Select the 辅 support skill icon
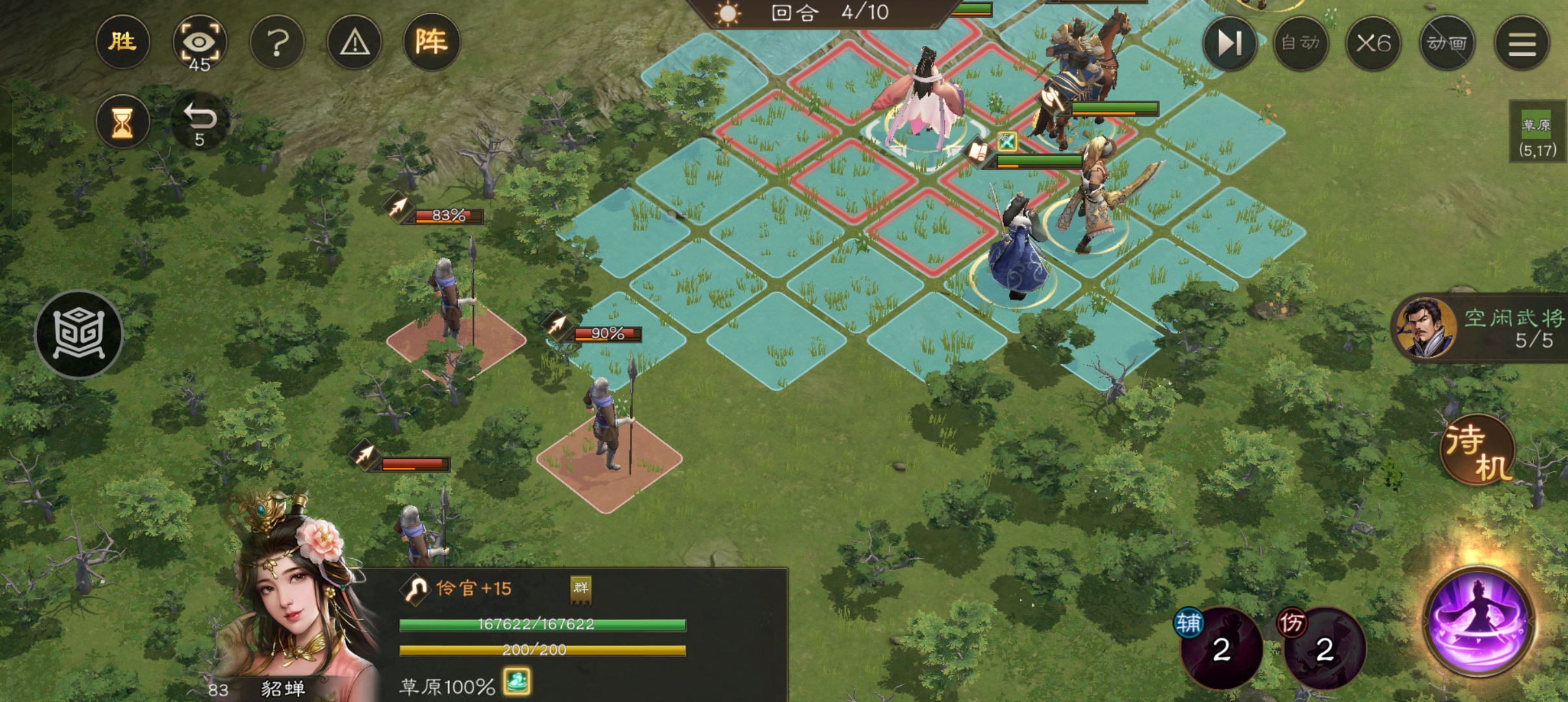The height and width of the screenshot is (702, 1568). 1221,647
